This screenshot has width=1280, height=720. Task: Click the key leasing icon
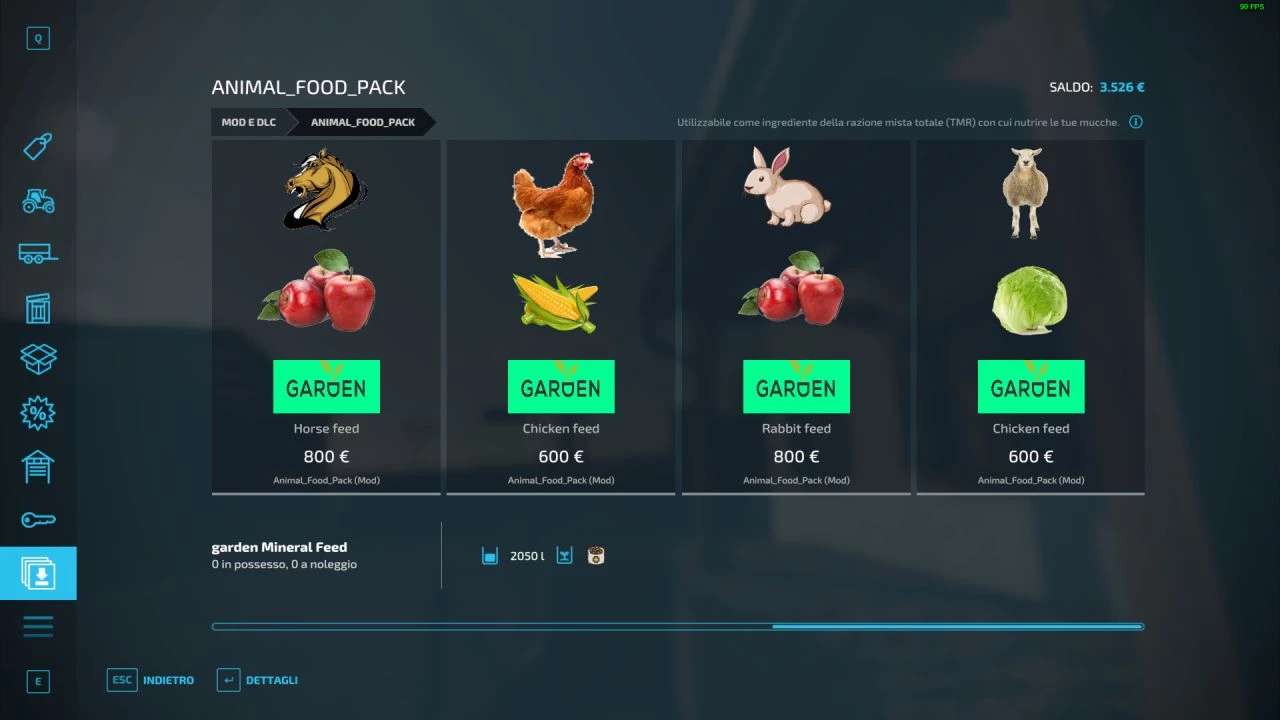click(x=38, y=518)
